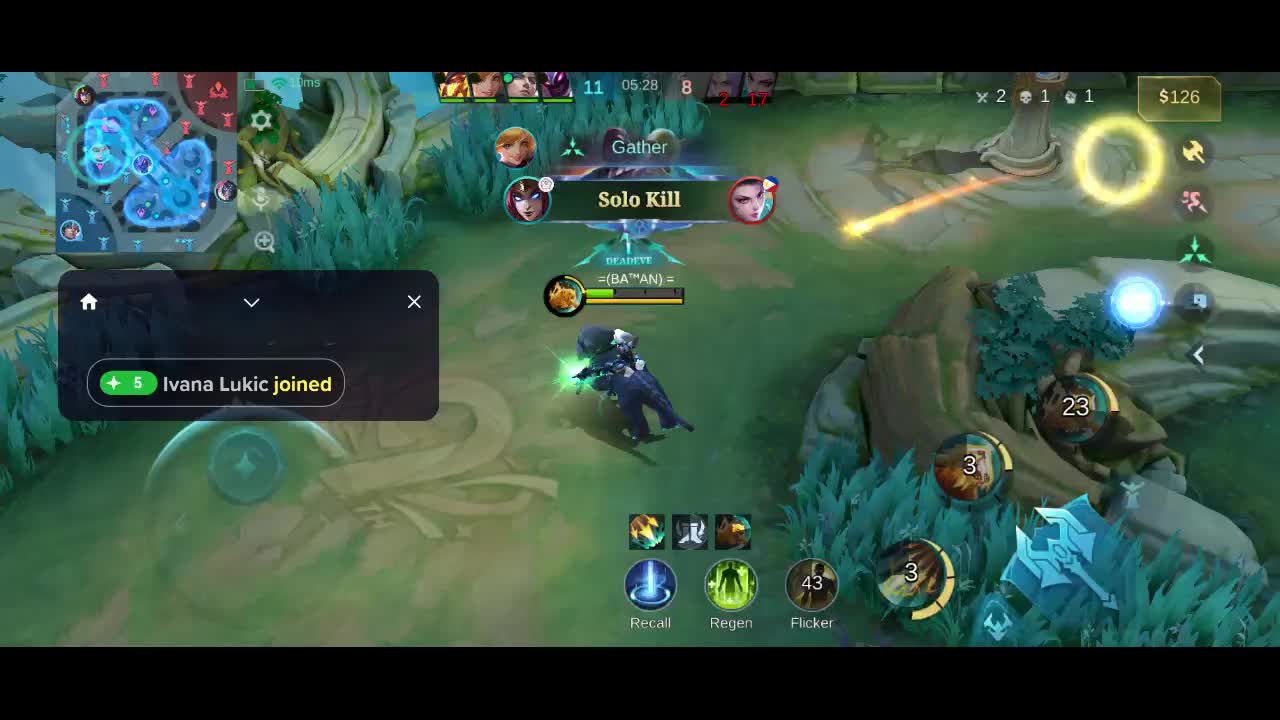
Task: Go to the overlay home icon
Action: click(x=89, y=302)
